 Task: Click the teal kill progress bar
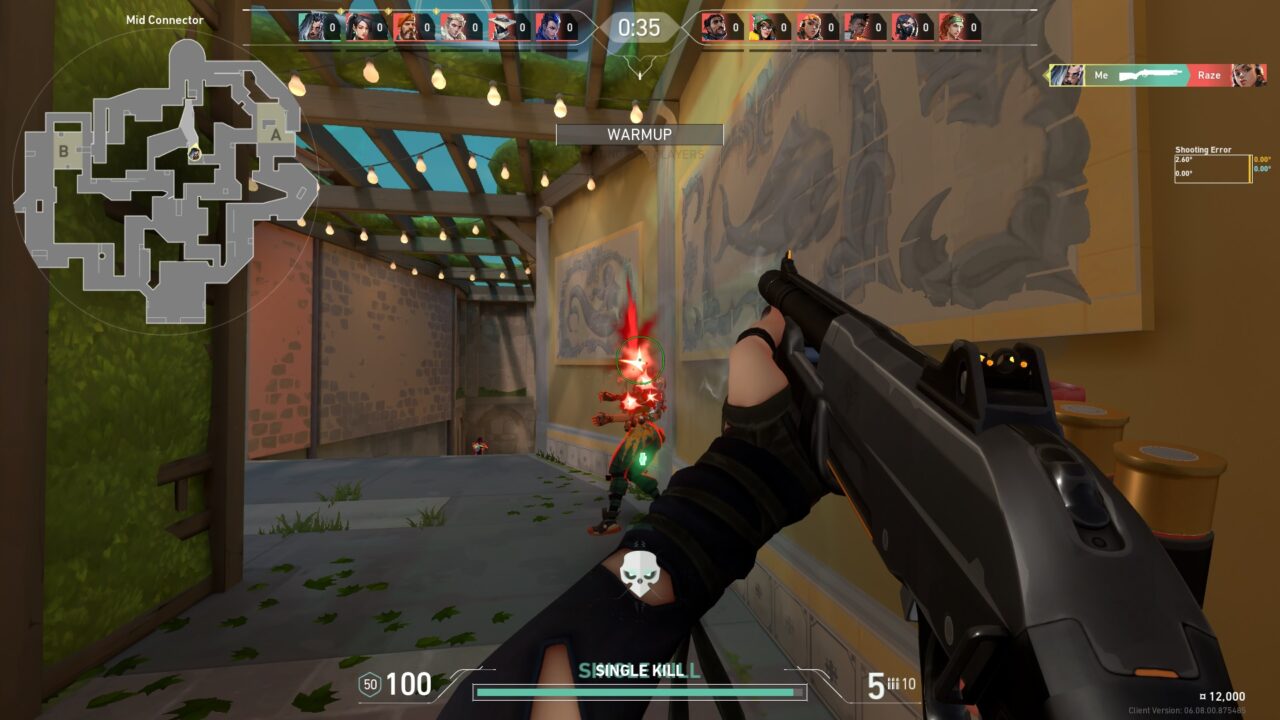tap(638, 691)
